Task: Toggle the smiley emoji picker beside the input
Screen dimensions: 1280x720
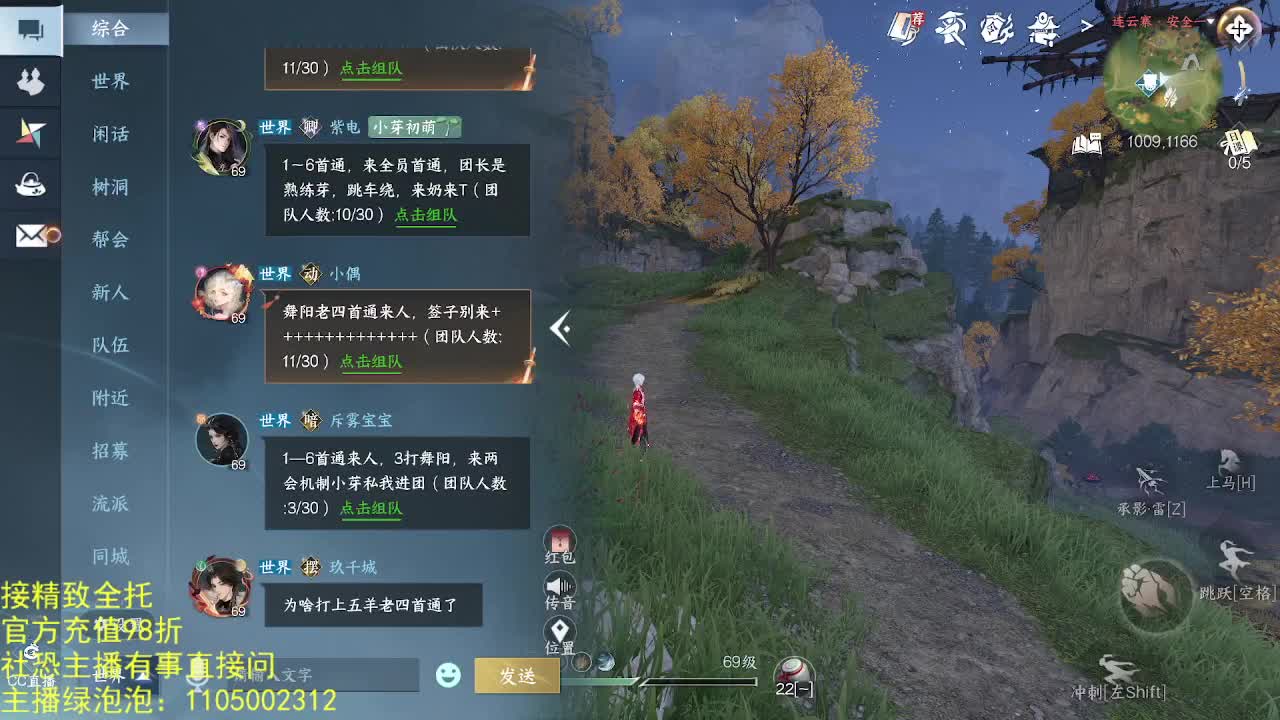Action: coord(448,675)
